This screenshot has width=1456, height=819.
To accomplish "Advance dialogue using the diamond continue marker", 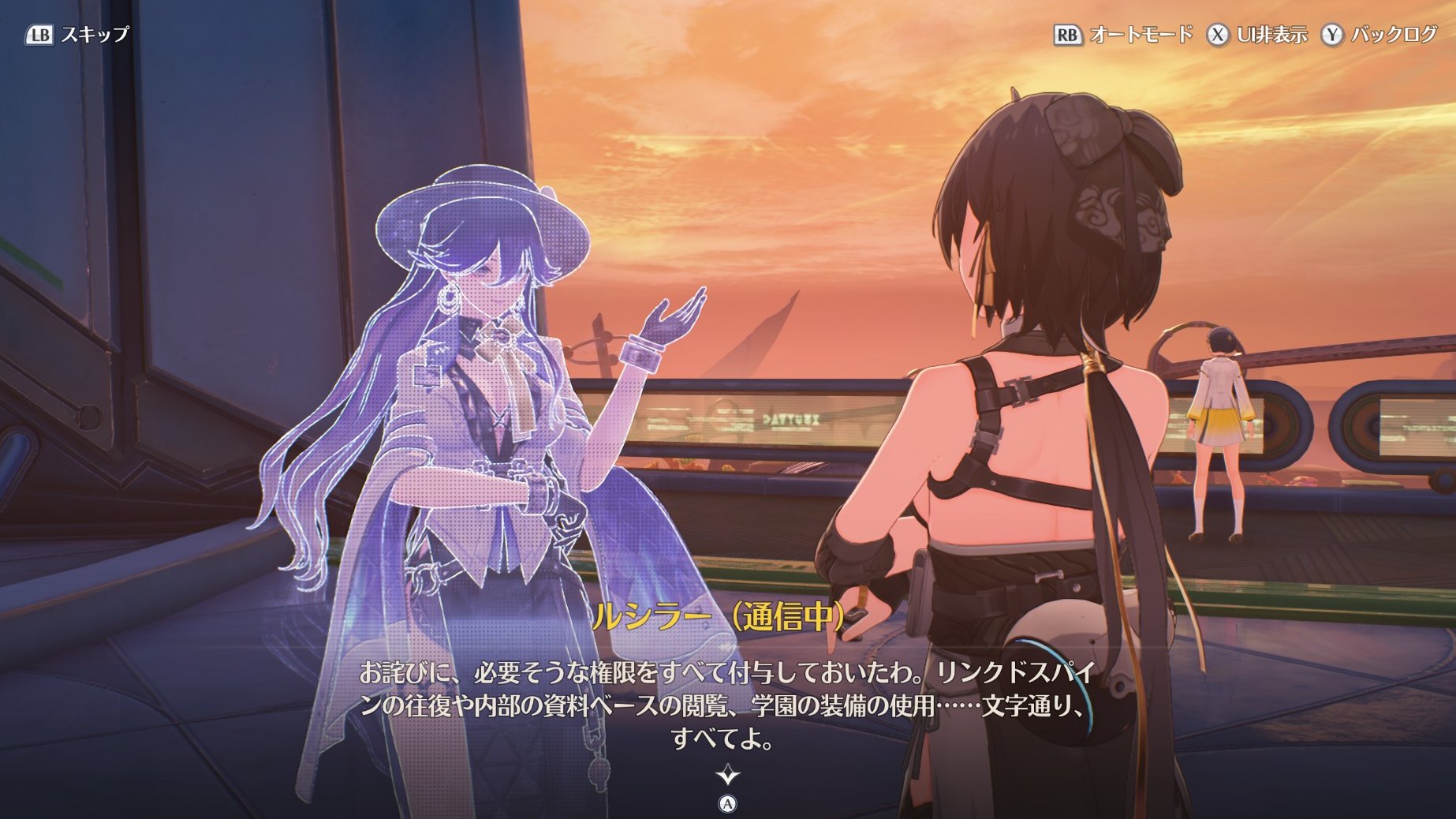I will (x=727, y=776).
